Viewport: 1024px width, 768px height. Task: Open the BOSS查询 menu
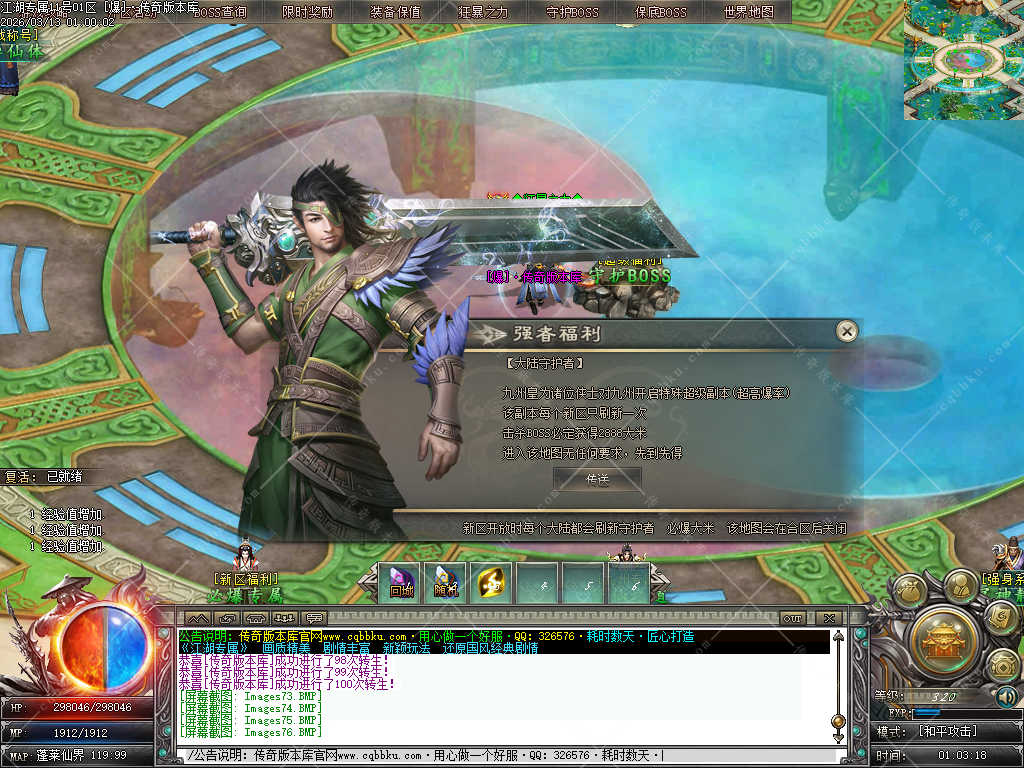click(x=219, y=12)
